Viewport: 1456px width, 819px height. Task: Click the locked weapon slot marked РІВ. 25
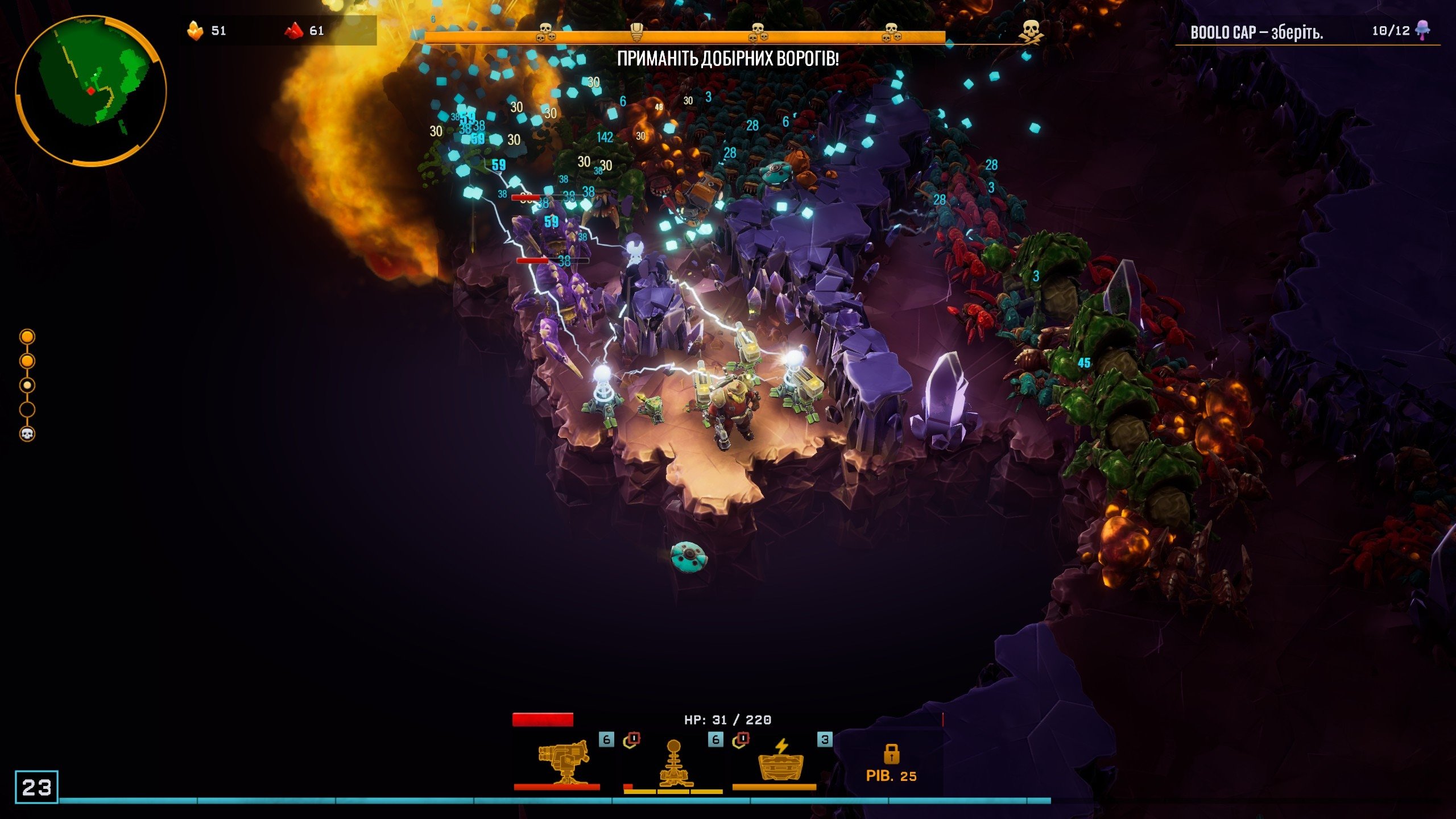891,763
